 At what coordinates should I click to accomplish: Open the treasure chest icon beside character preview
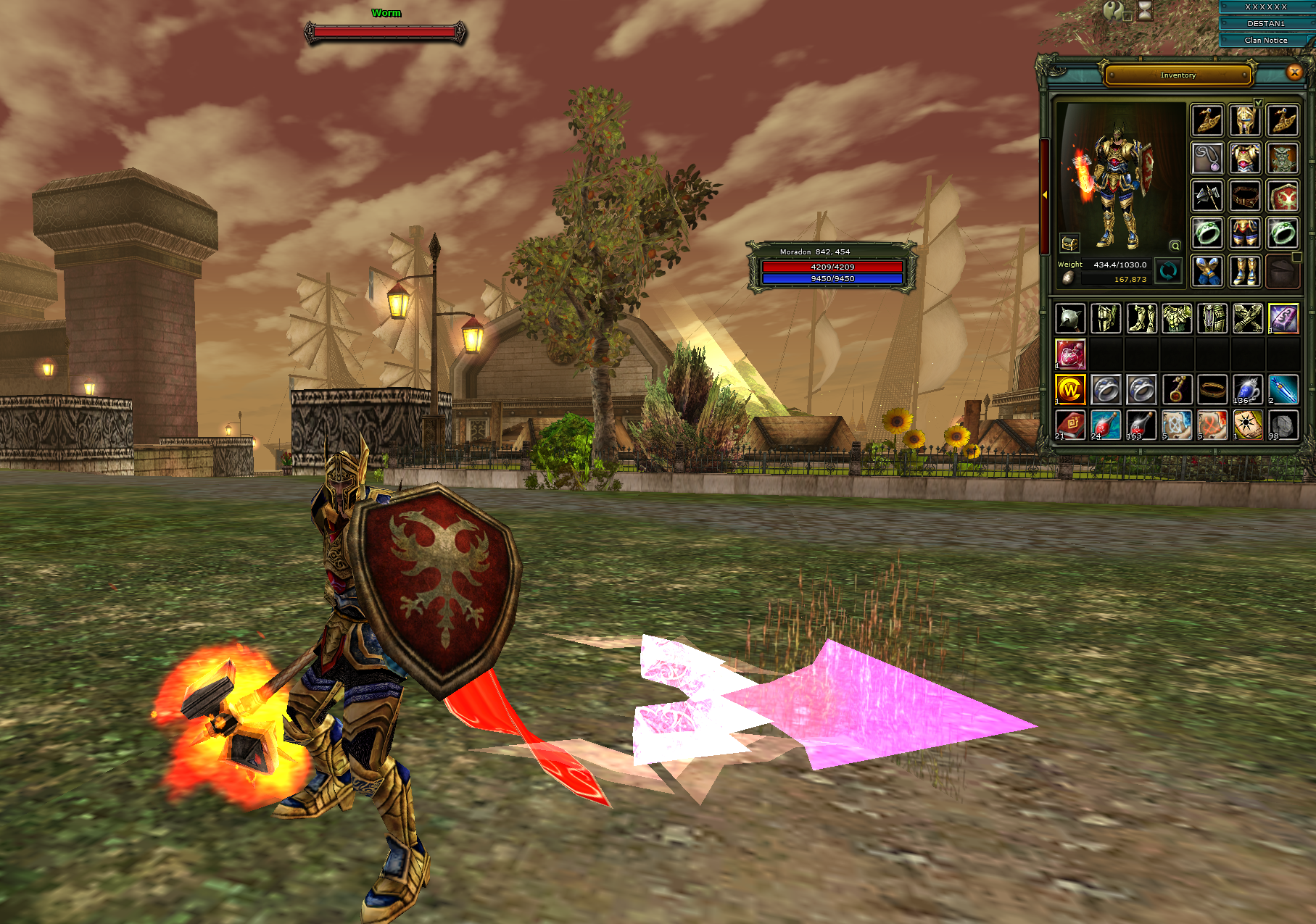1069,243
